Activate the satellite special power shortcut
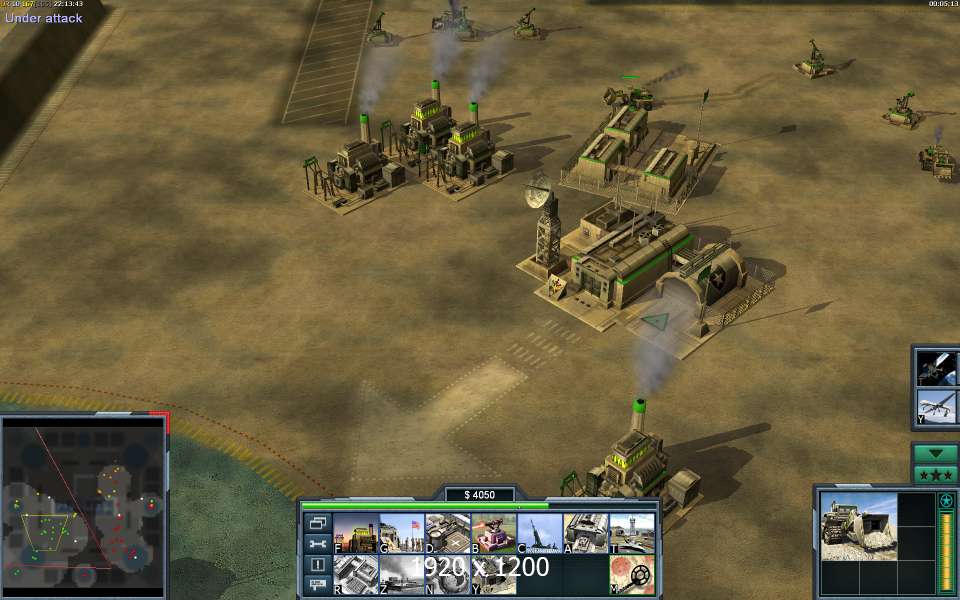Image resolution: width=960 pixels, height=600 pixels. tap(939, 366)
